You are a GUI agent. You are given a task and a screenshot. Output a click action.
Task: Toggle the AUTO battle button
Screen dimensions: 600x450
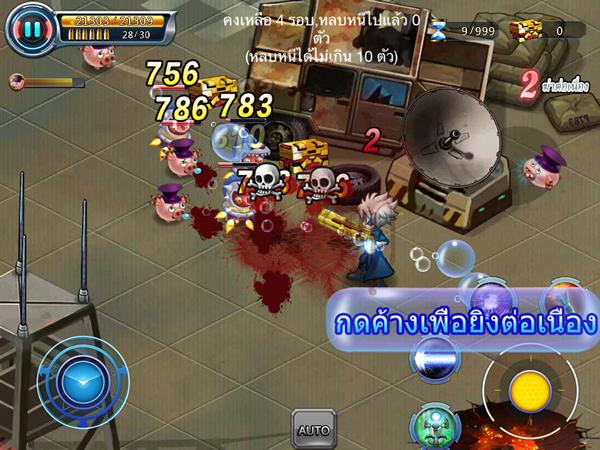pyautogui.click(x=313, y=430)
